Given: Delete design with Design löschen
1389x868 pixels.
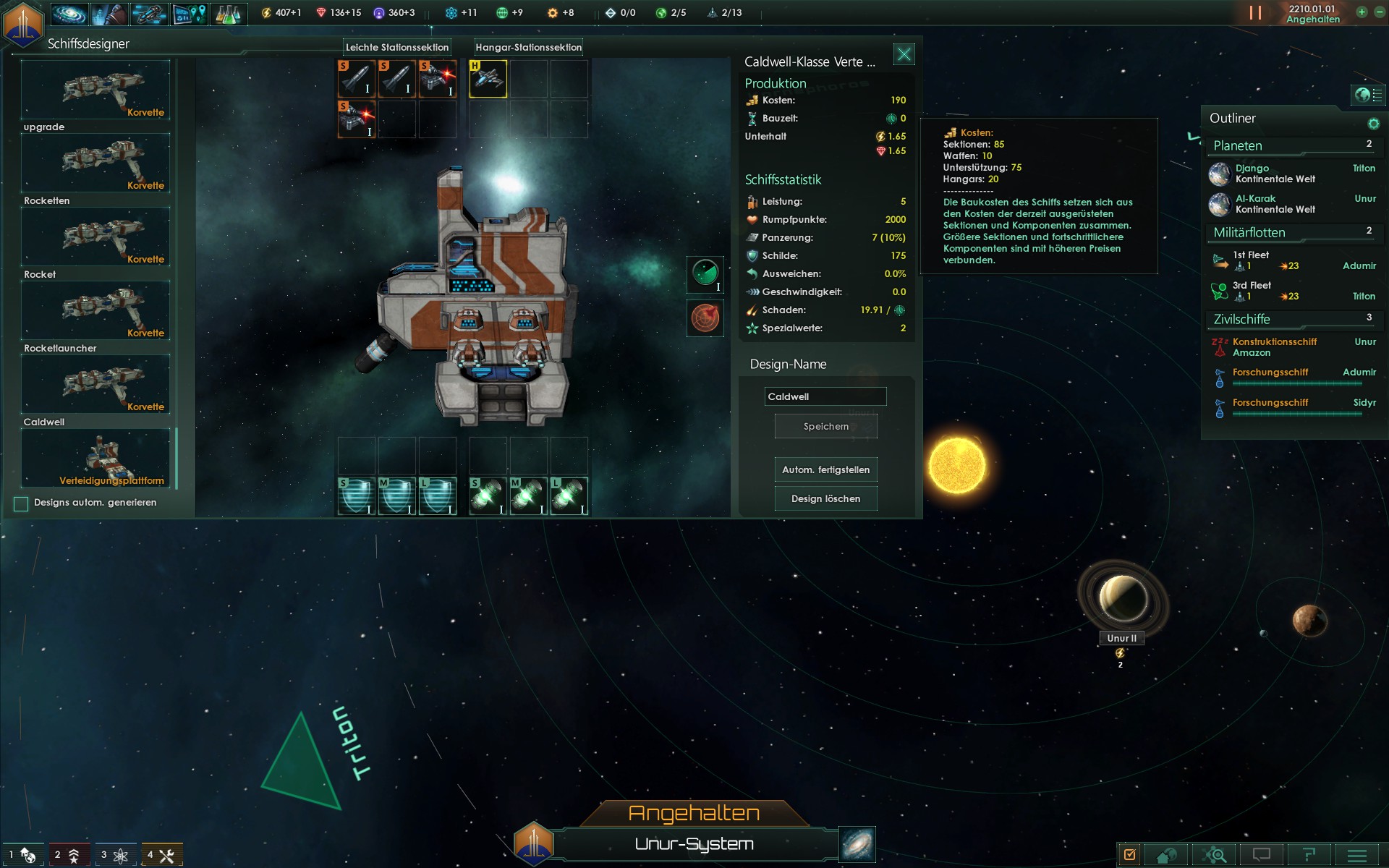Looking at the screenshot, I should tap(825, 498).
